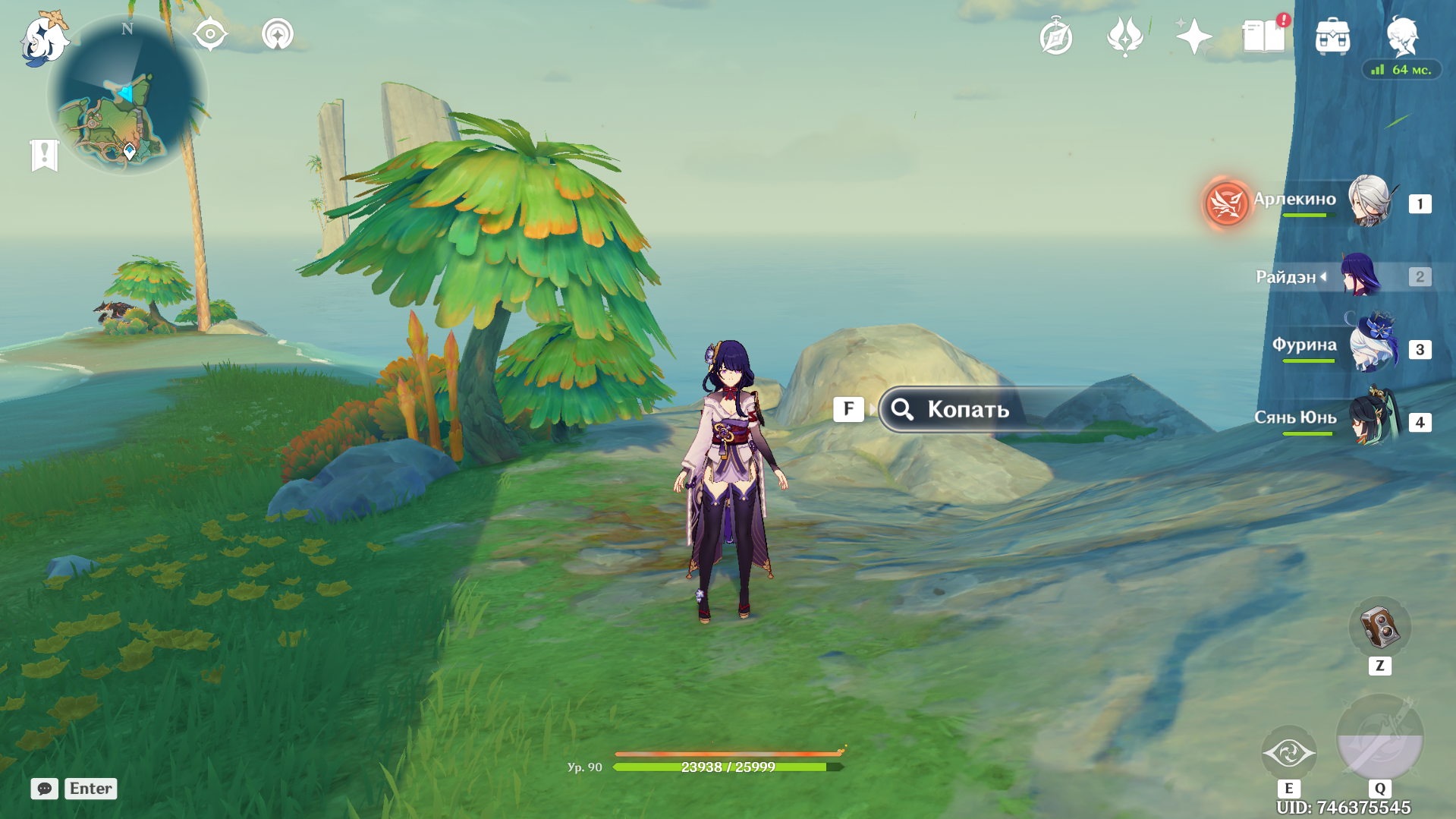Activate the elemental skill icon

1288,753
